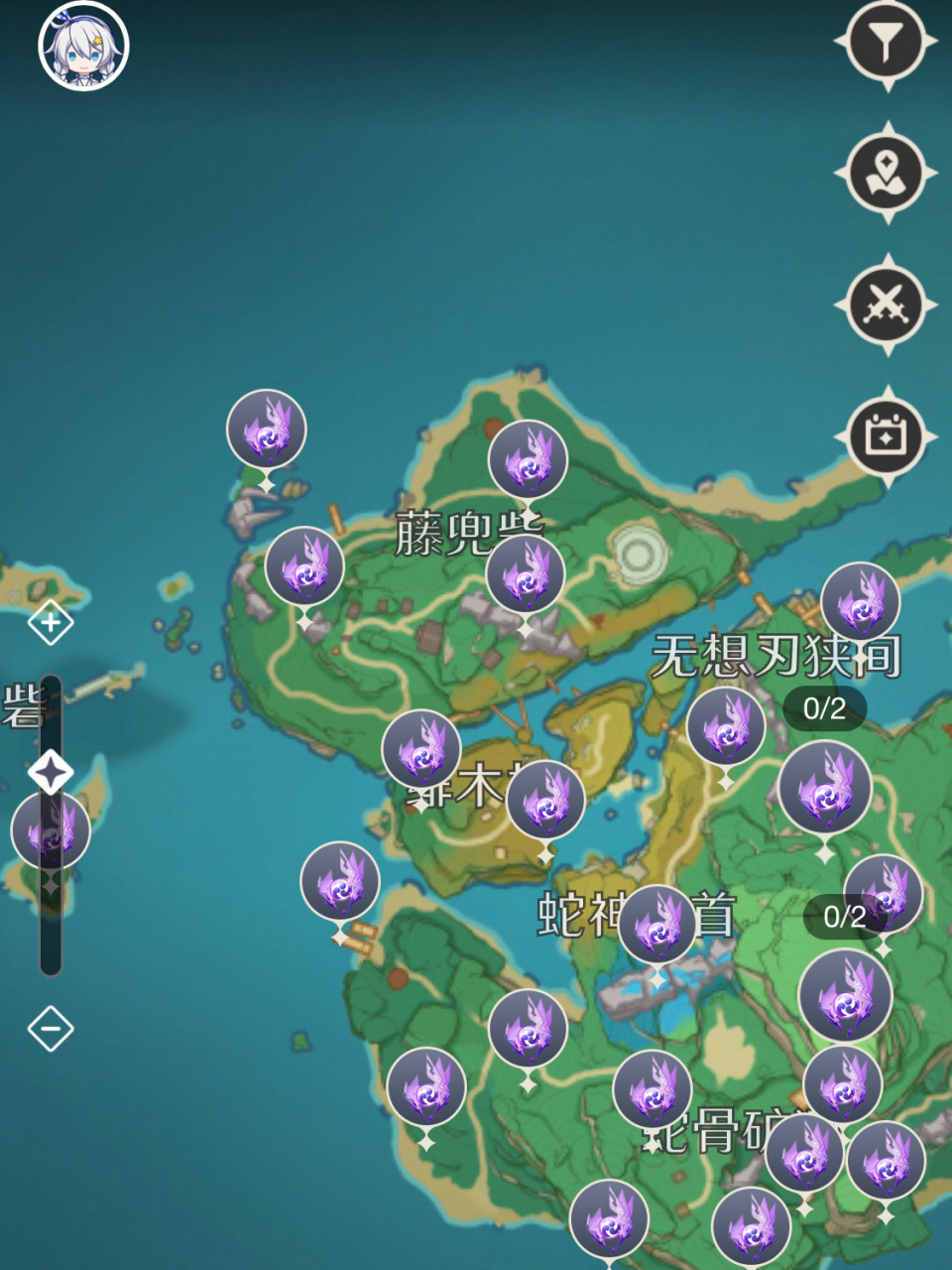Click the zoom slider's star handle

(51, 772)
